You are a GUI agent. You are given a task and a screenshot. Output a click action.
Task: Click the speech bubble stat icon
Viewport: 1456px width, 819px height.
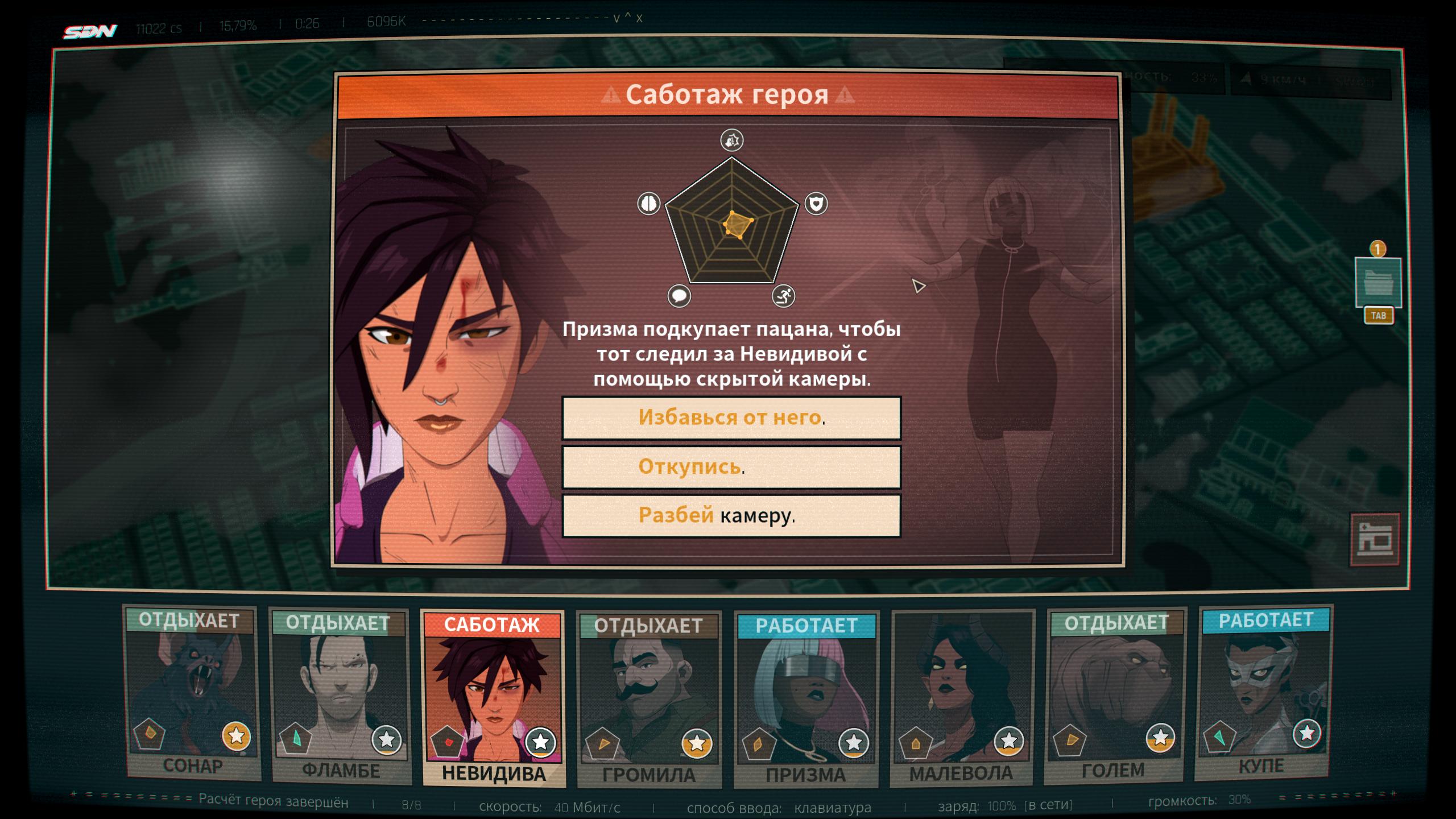[x=679, y=296]
